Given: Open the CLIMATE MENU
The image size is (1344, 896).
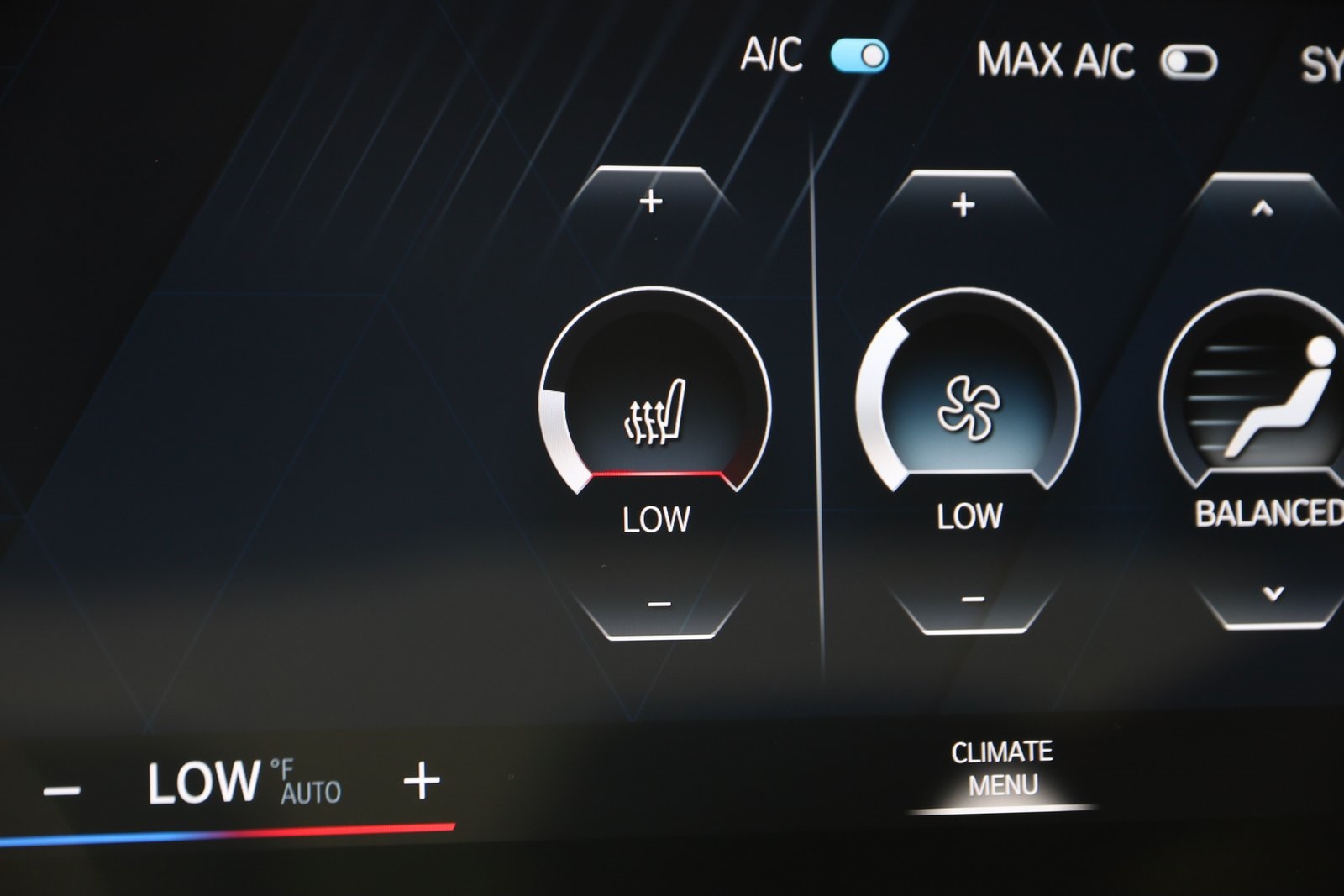Looking at the screenshot, I should click(1002, 767).
